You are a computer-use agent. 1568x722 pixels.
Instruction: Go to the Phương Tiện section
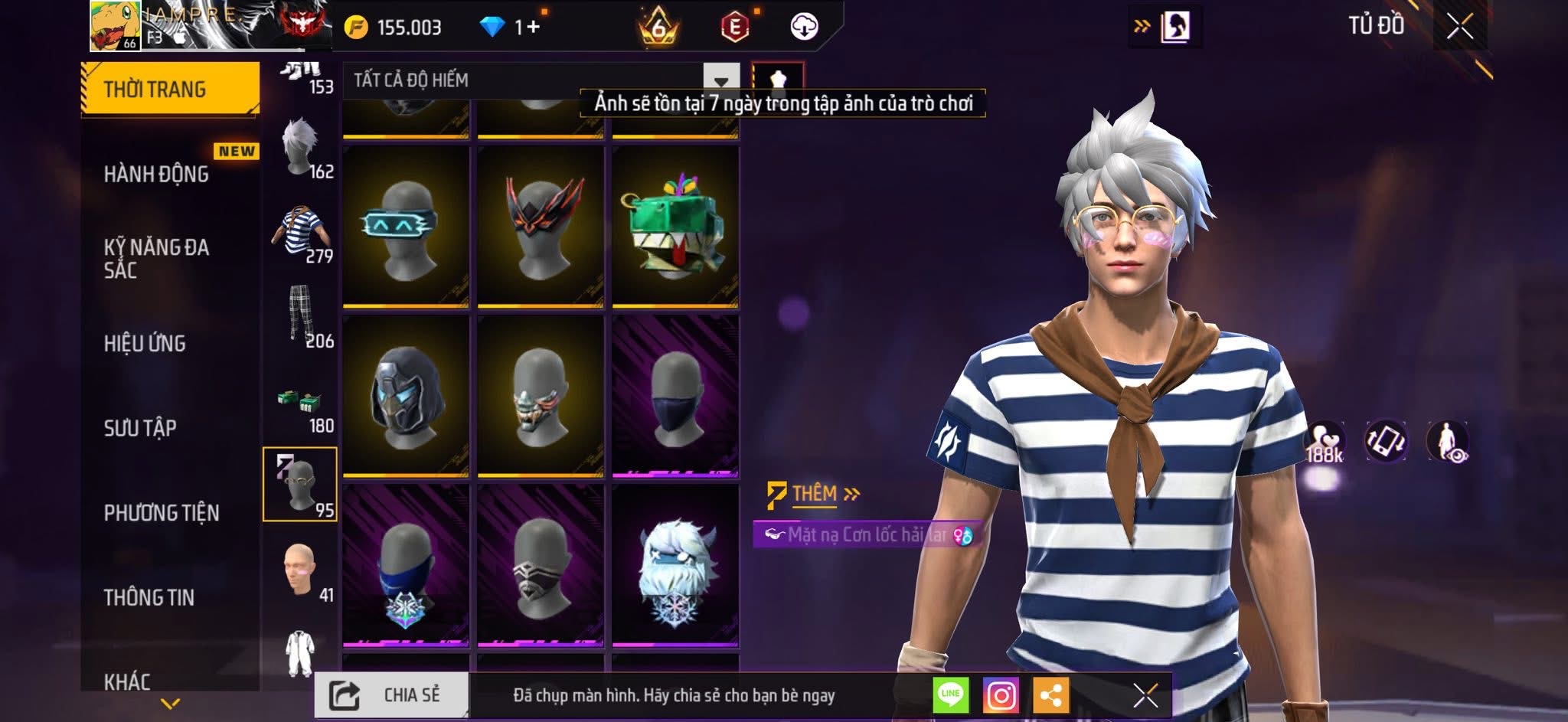click(x=162, y=512)
